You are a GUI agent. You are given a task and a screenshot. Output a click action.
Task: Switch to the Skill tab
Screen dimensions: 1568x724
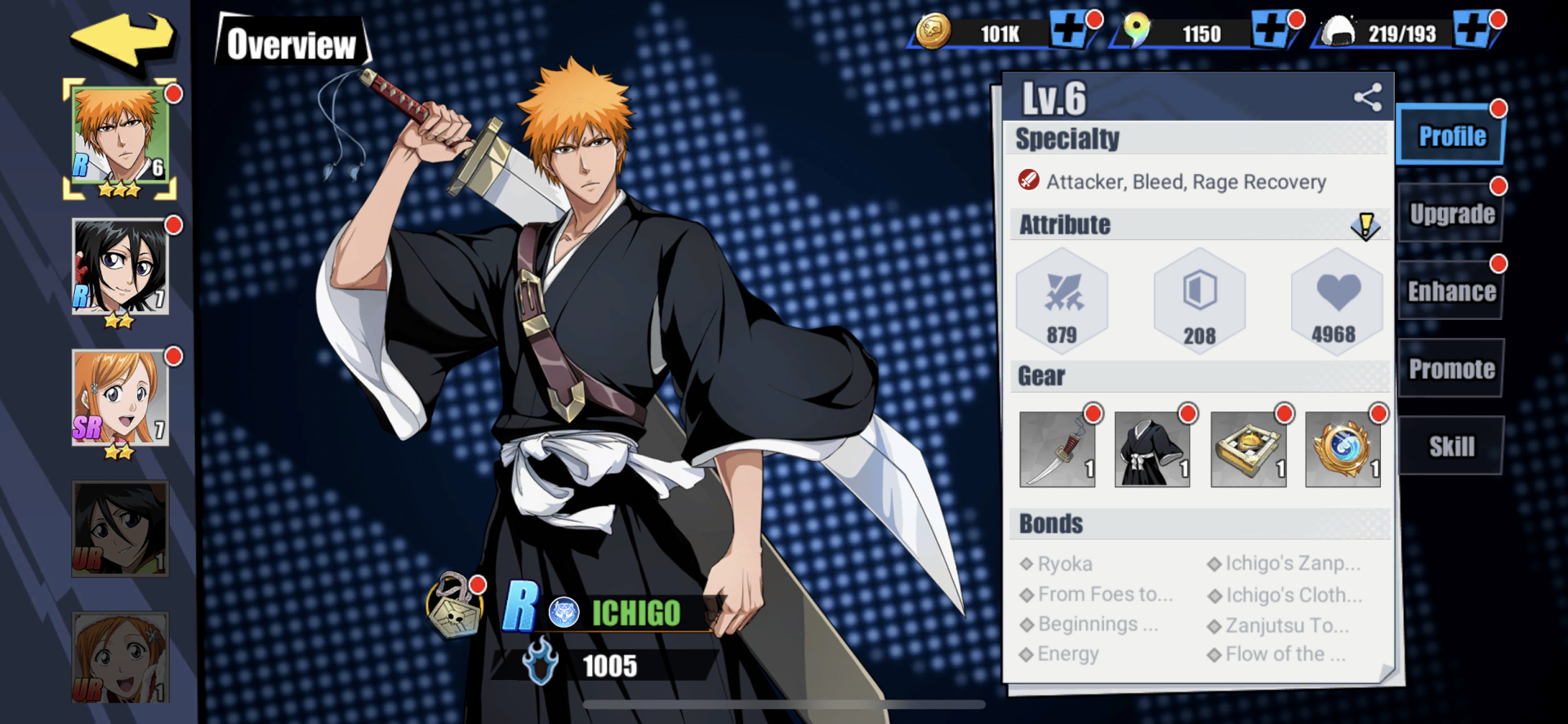coord(1451,445)
